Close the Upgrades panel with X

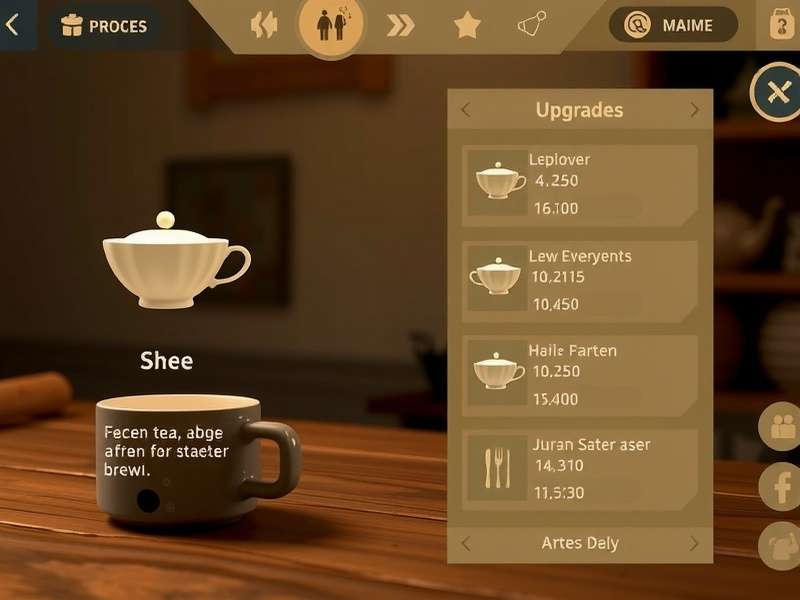[x=777, y=93]
